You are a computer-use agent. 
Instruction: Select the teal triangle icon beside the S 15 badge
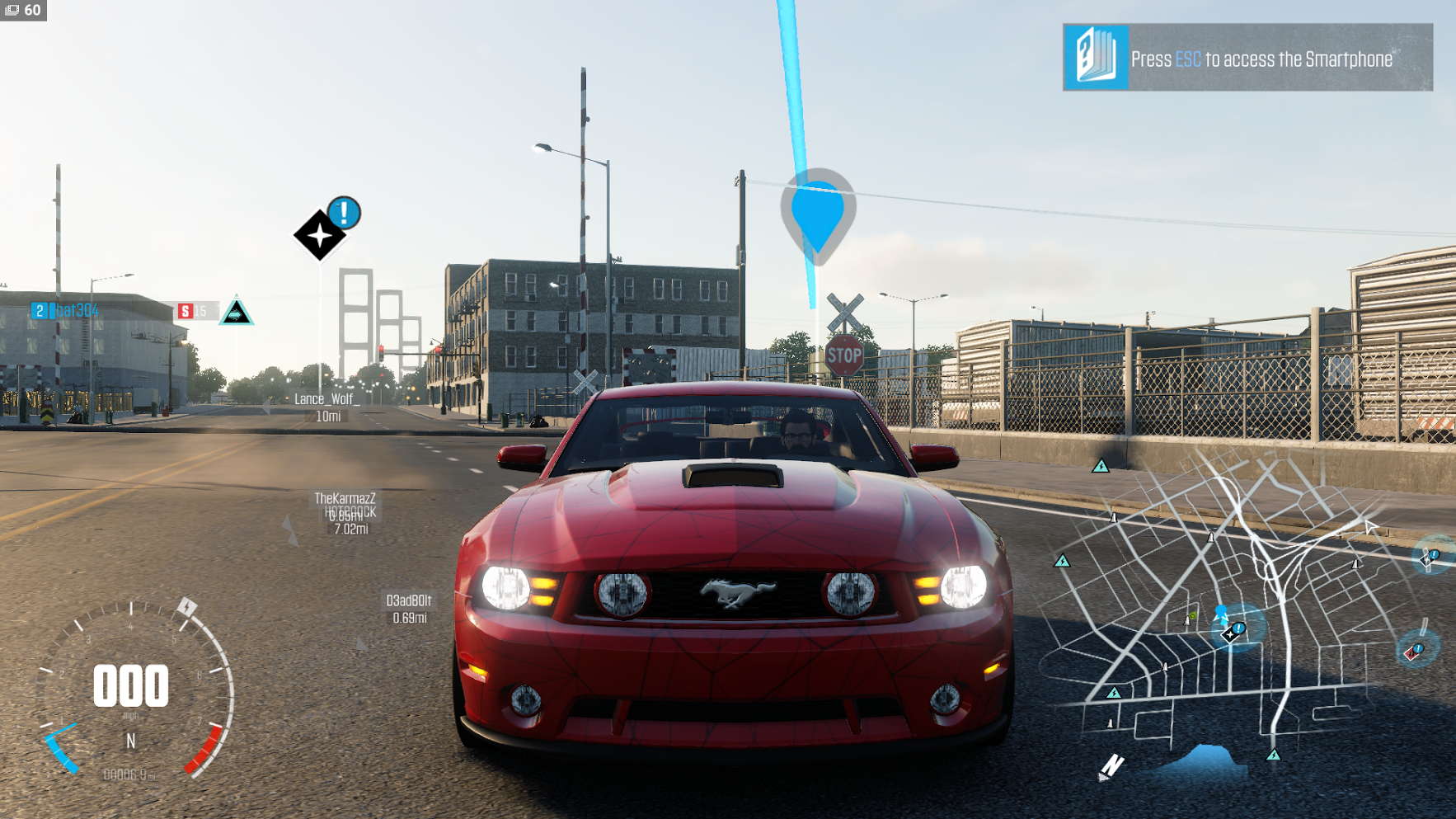pos(236,312)
